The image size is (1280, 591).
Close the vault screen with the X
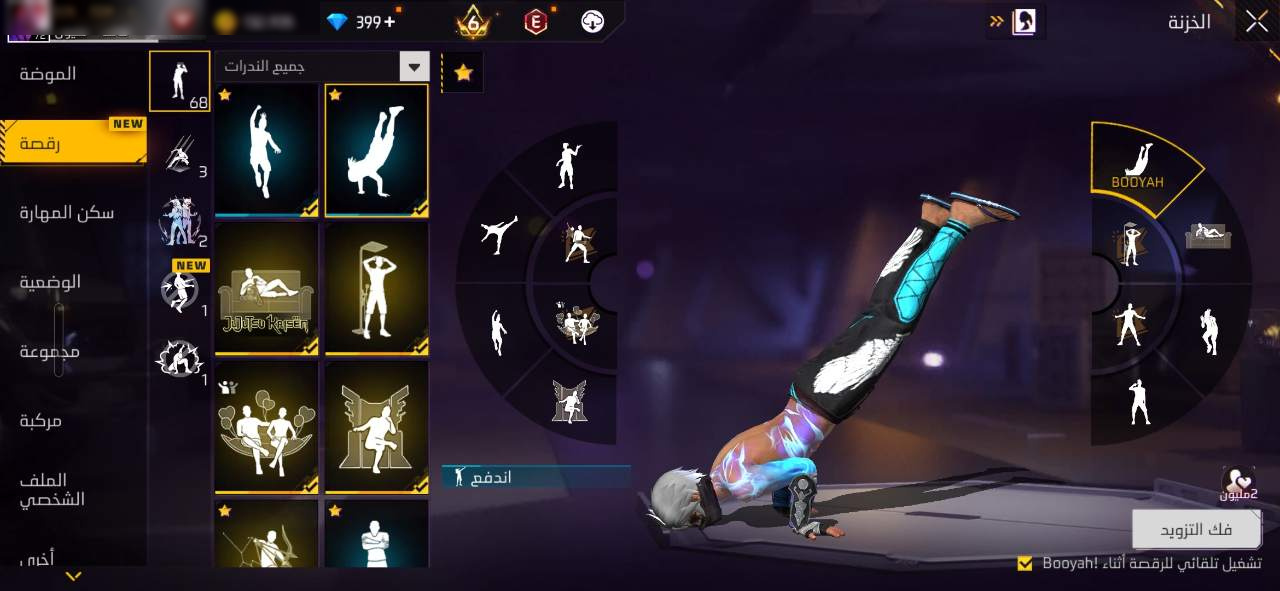pos(1257,22)
